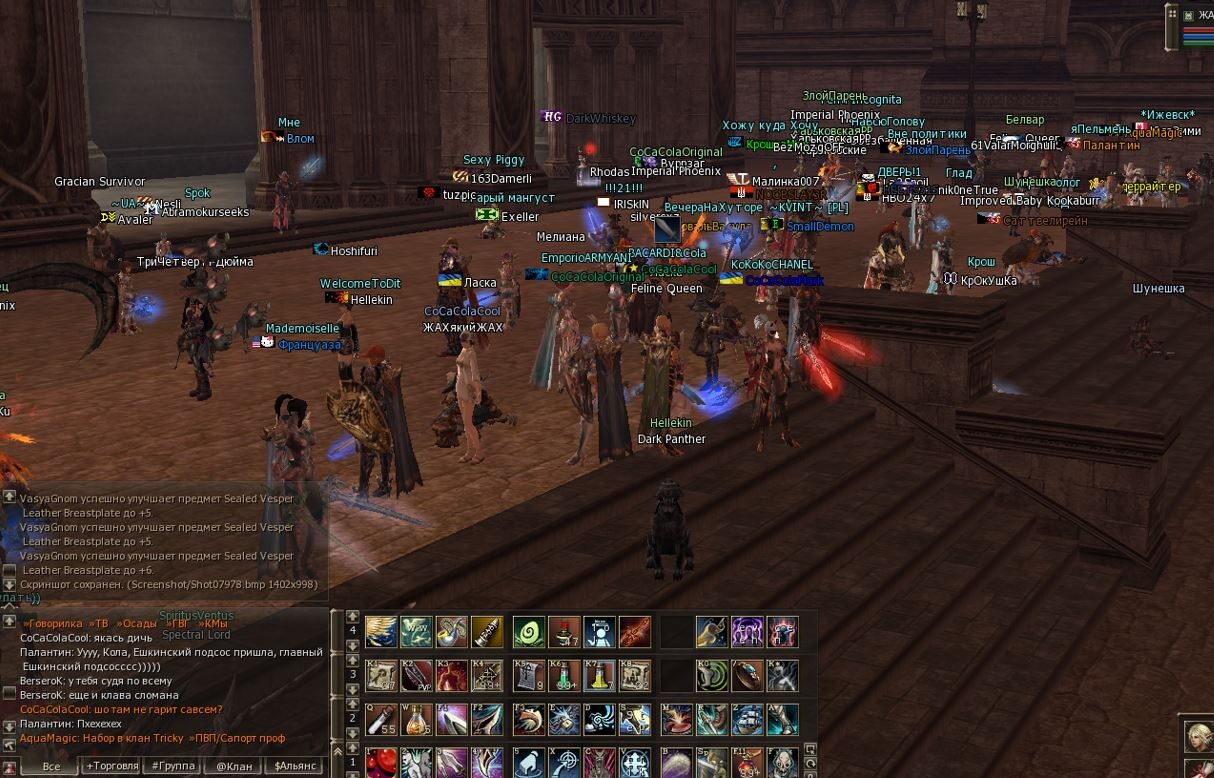Activate the golden wing skill icon

point(381,632)
